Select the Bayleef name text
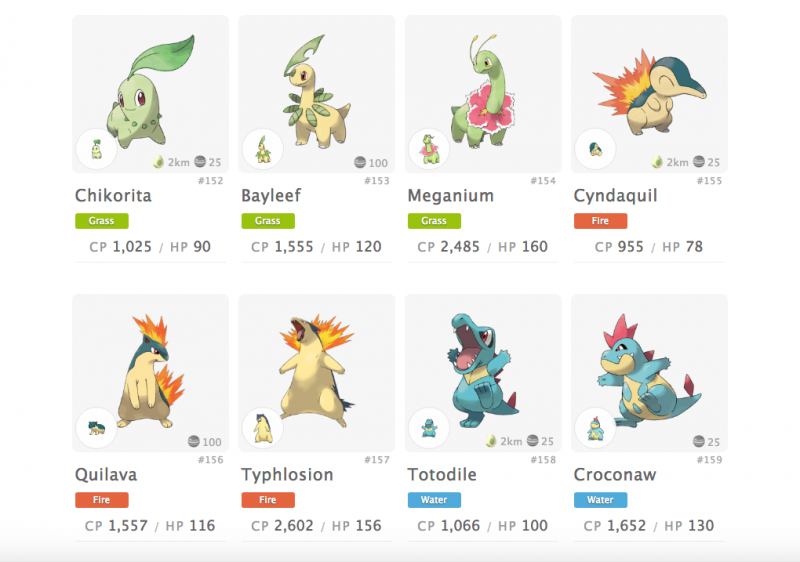The height and width of the screenshot is (562, 800). pos(273,196)
